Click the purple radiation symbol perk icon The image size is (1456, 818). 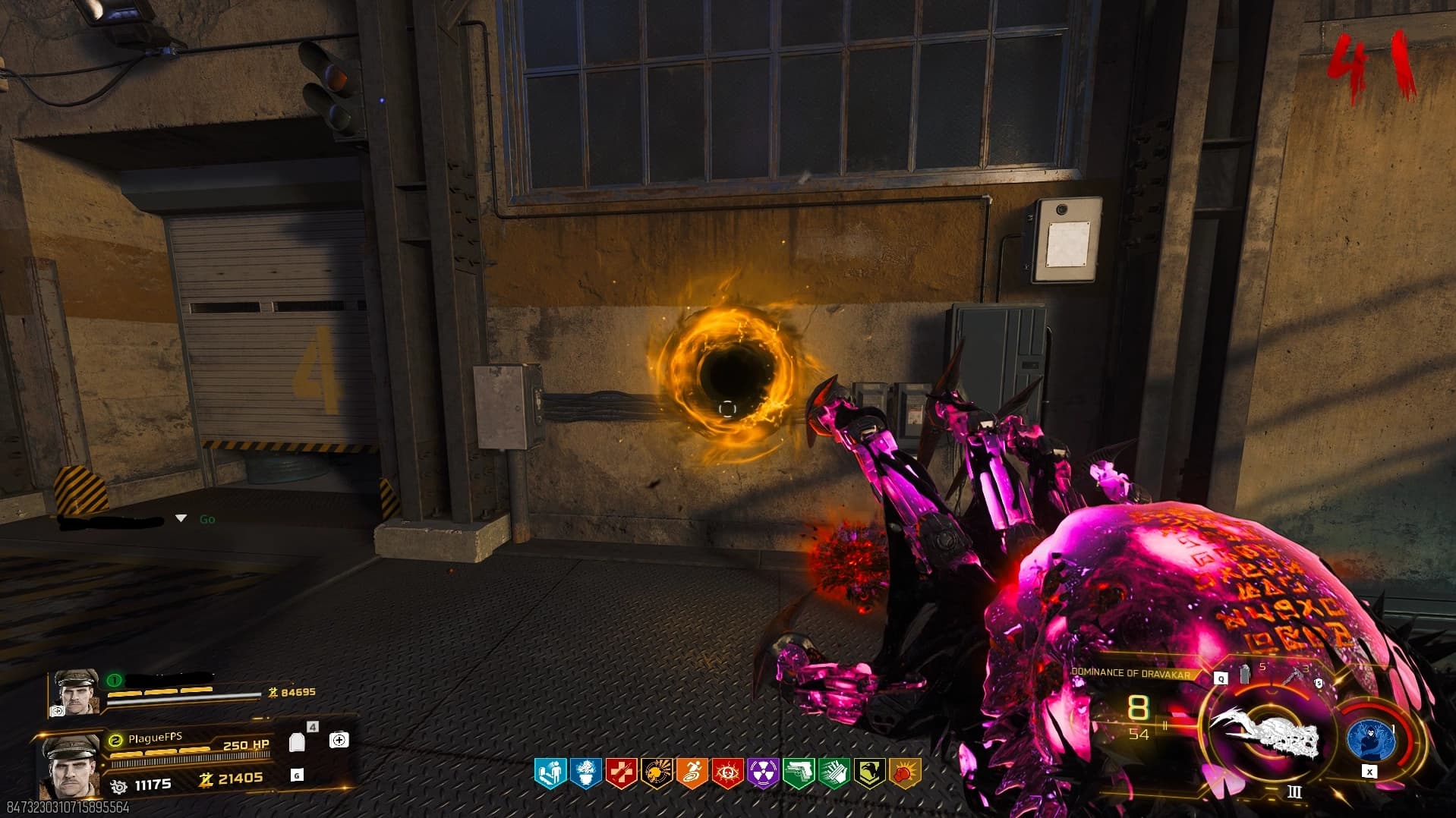[763, 774]
